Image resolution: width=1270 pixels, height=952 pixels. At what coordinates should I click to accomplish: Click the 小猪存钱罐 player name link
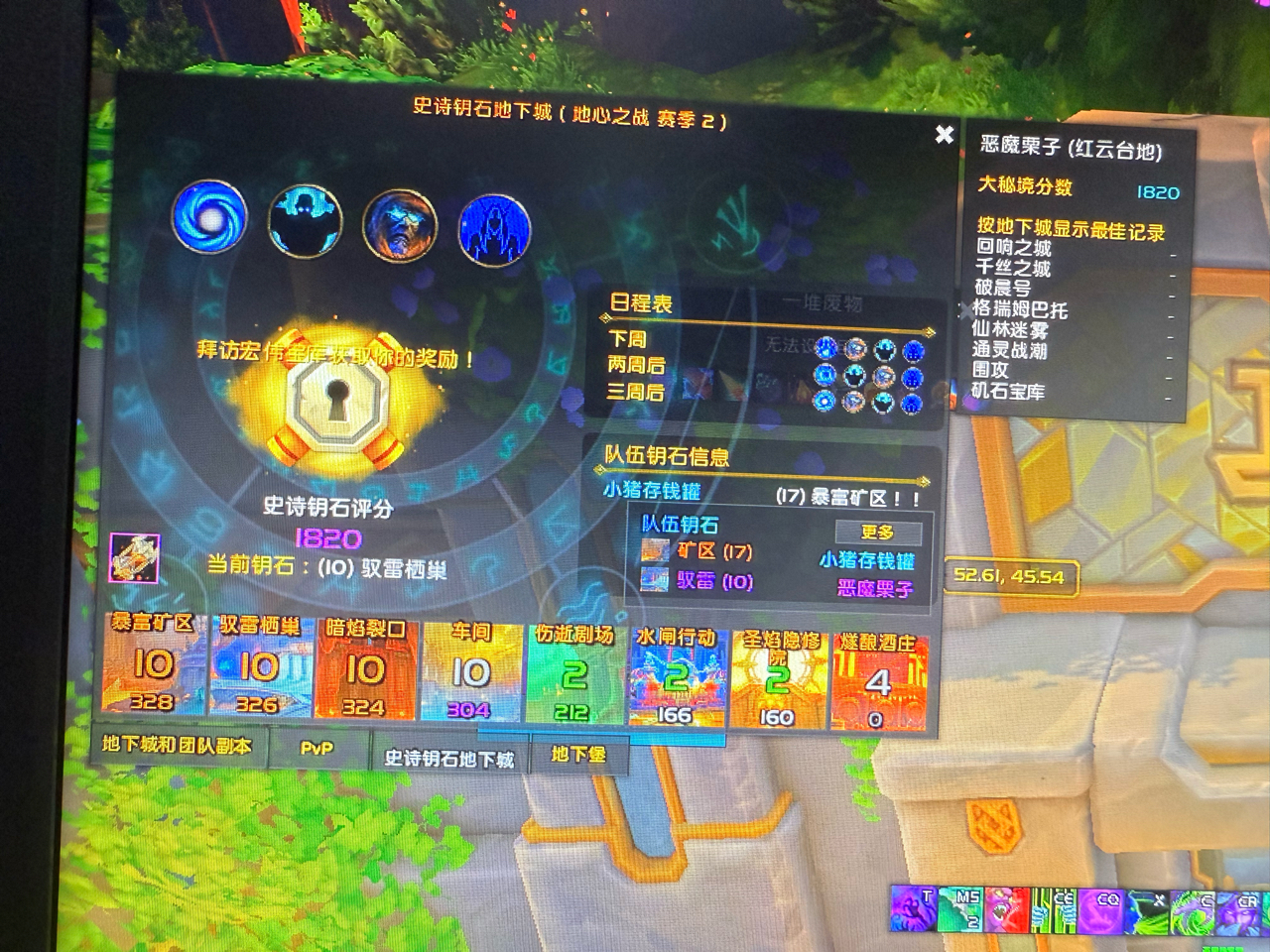(x=866, y=560)
